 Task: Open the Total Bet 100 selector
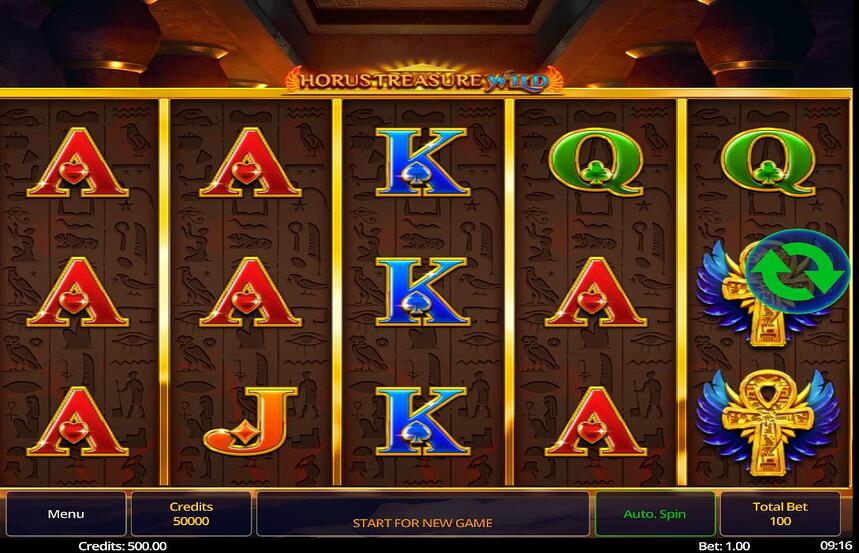click(780, 514)
